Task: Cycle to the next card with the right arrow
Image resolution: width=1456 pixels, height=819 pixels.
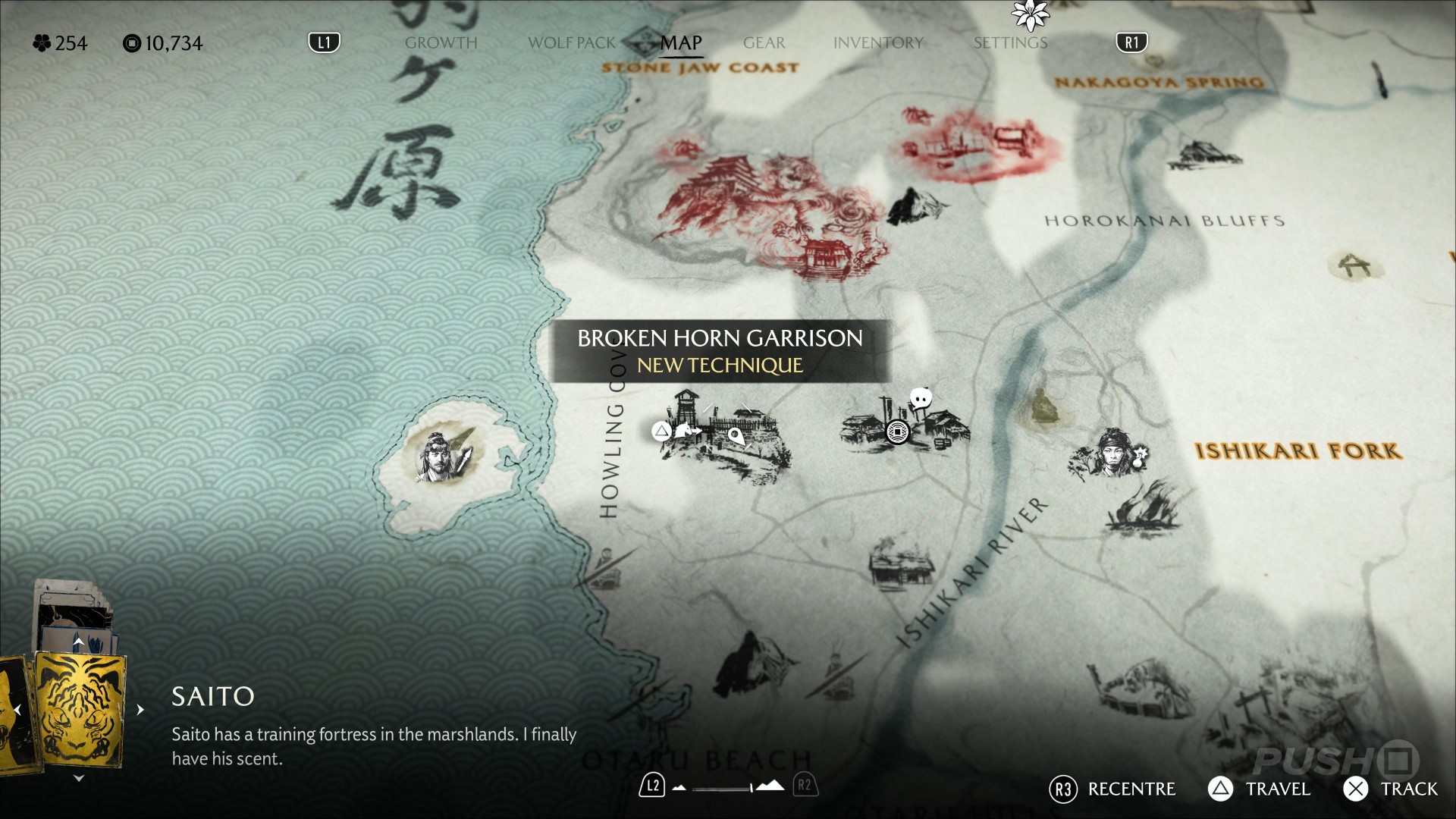Action: (x=140, y=710)
